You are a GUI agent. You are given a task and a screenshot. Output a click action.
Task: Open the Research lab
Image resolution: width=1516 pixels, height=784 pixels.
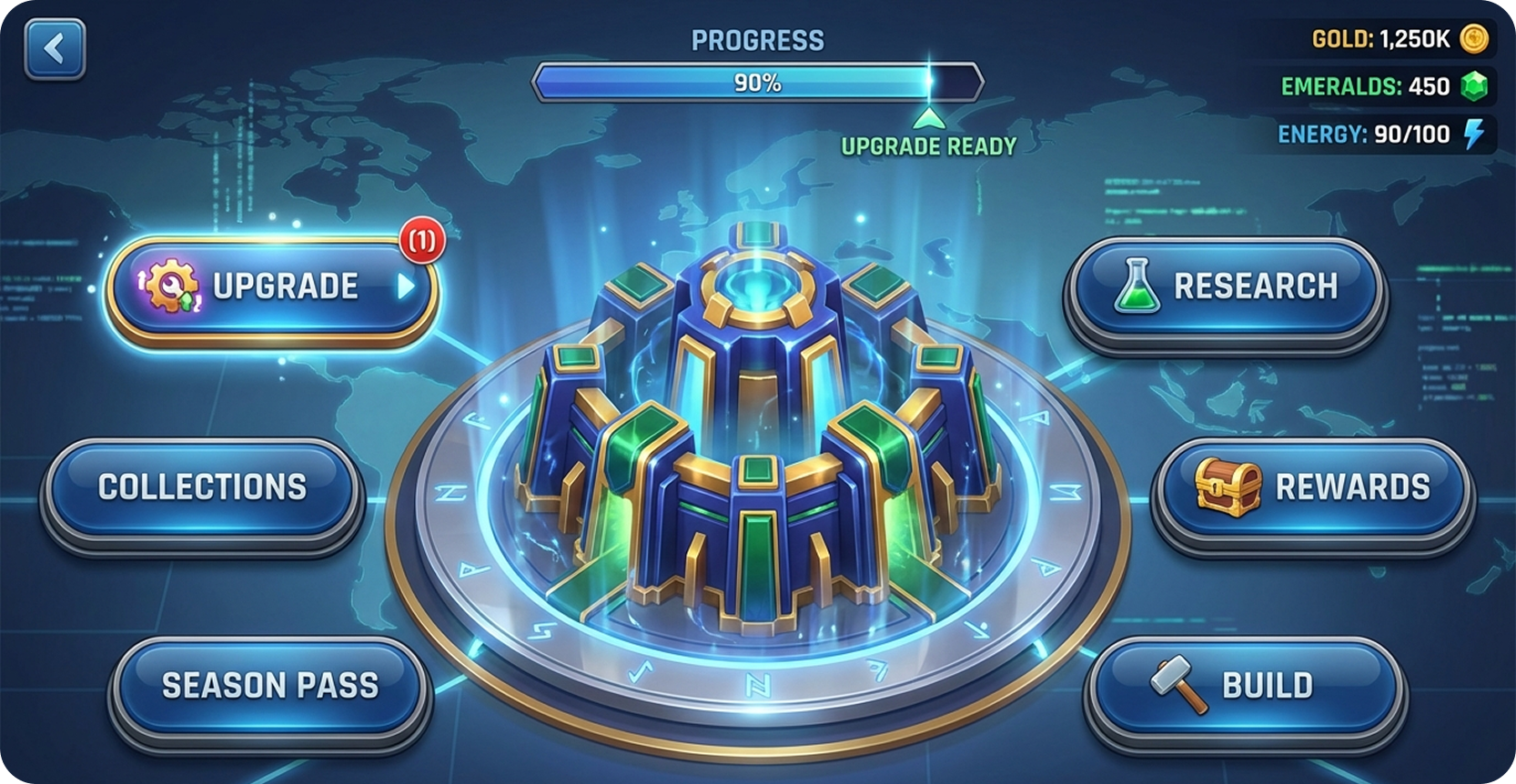[x=1225, y=287]
